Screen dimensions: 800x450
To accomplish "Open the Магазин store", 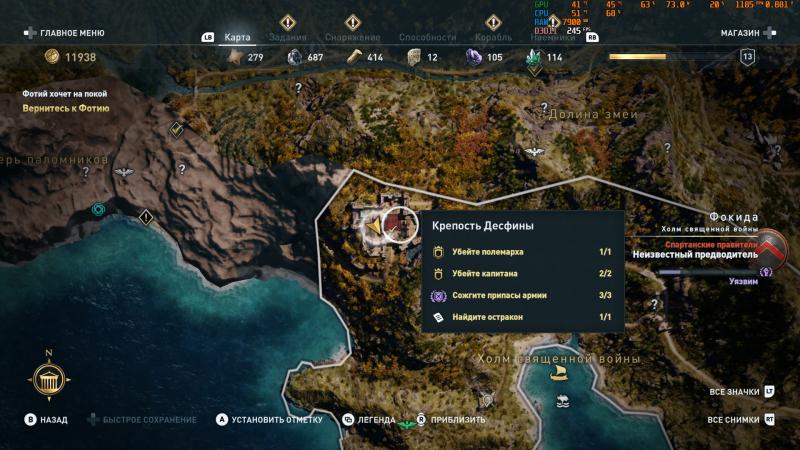I will click(x=748, y=33).
